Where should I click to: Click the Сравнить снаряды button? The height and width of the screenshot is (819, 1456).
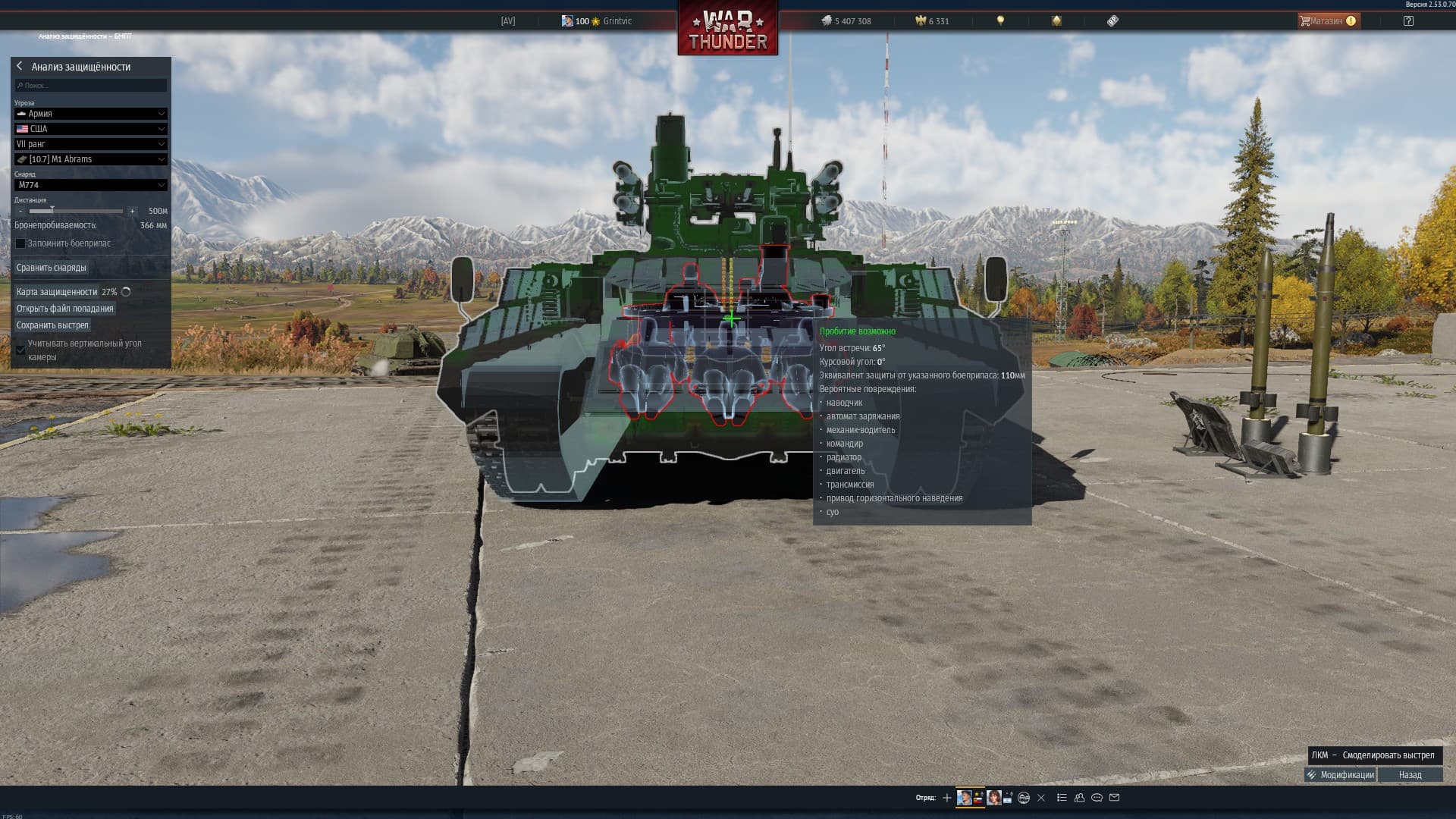(52, 268)
